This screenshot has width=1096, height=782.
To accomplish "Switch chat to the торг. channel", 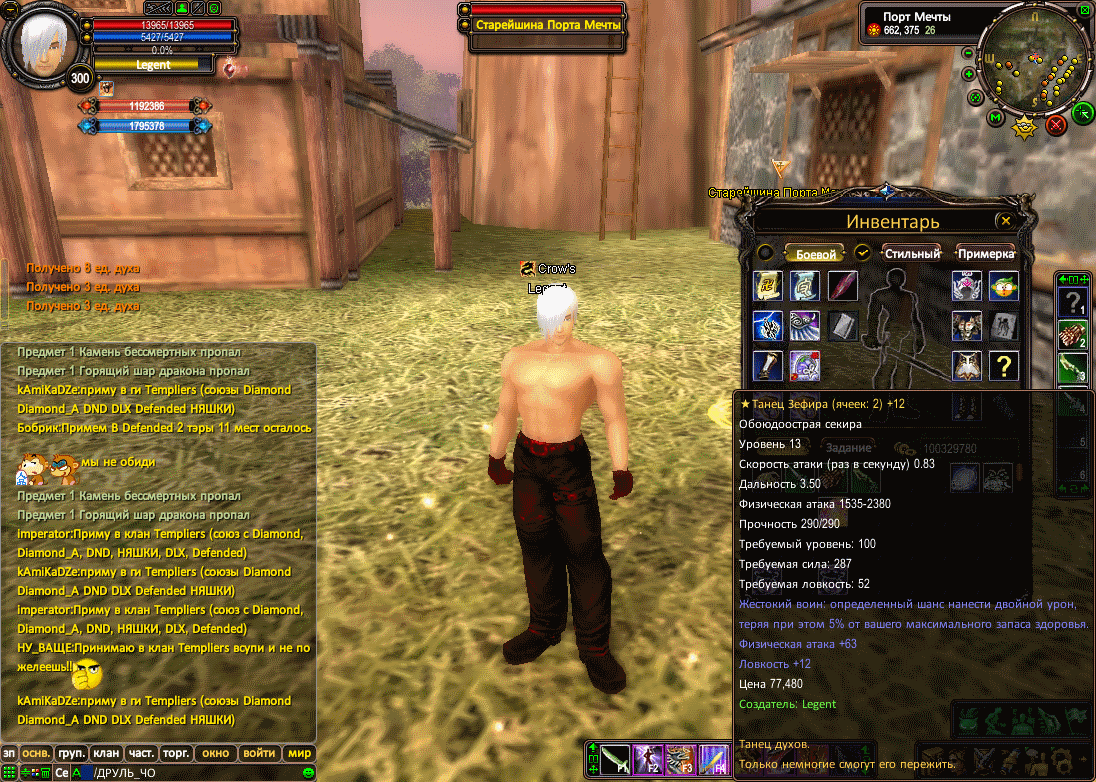I will (176, 753).
